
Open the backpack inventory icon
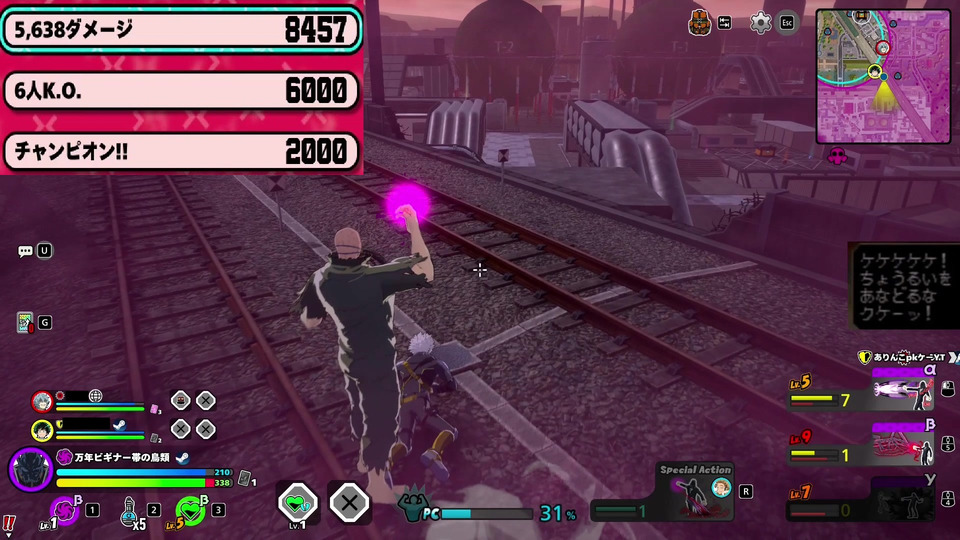(700, 22)
